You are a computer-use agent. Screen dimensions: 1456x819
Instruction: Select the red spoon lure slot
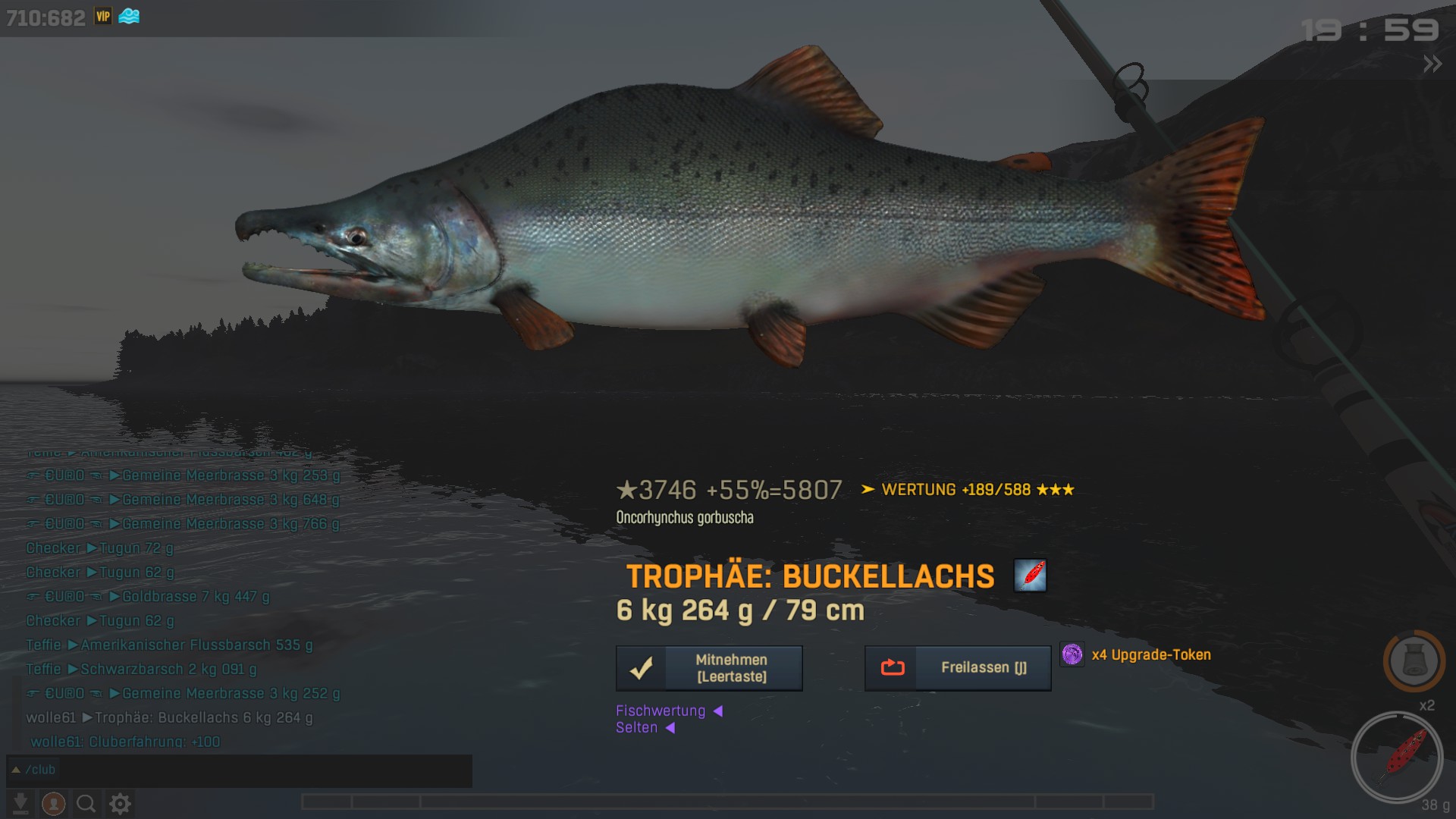(x=1396, y=758)
